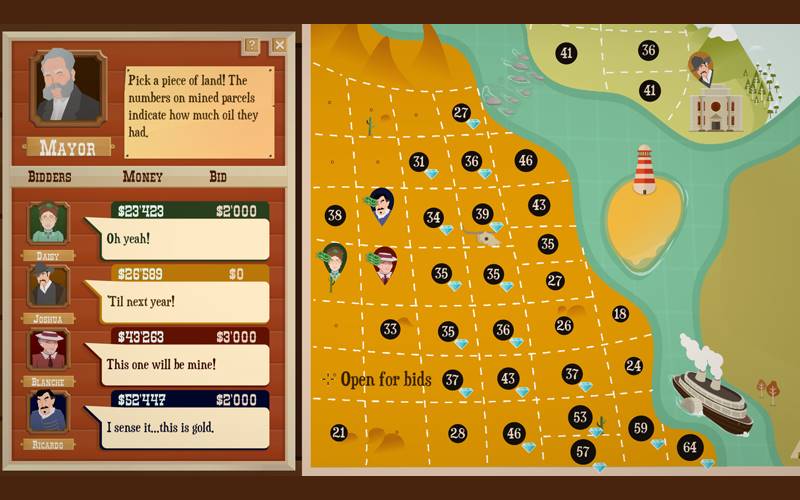Select the parcel numbered 31
The image size is (800, 500).
(x=418, y=161)
